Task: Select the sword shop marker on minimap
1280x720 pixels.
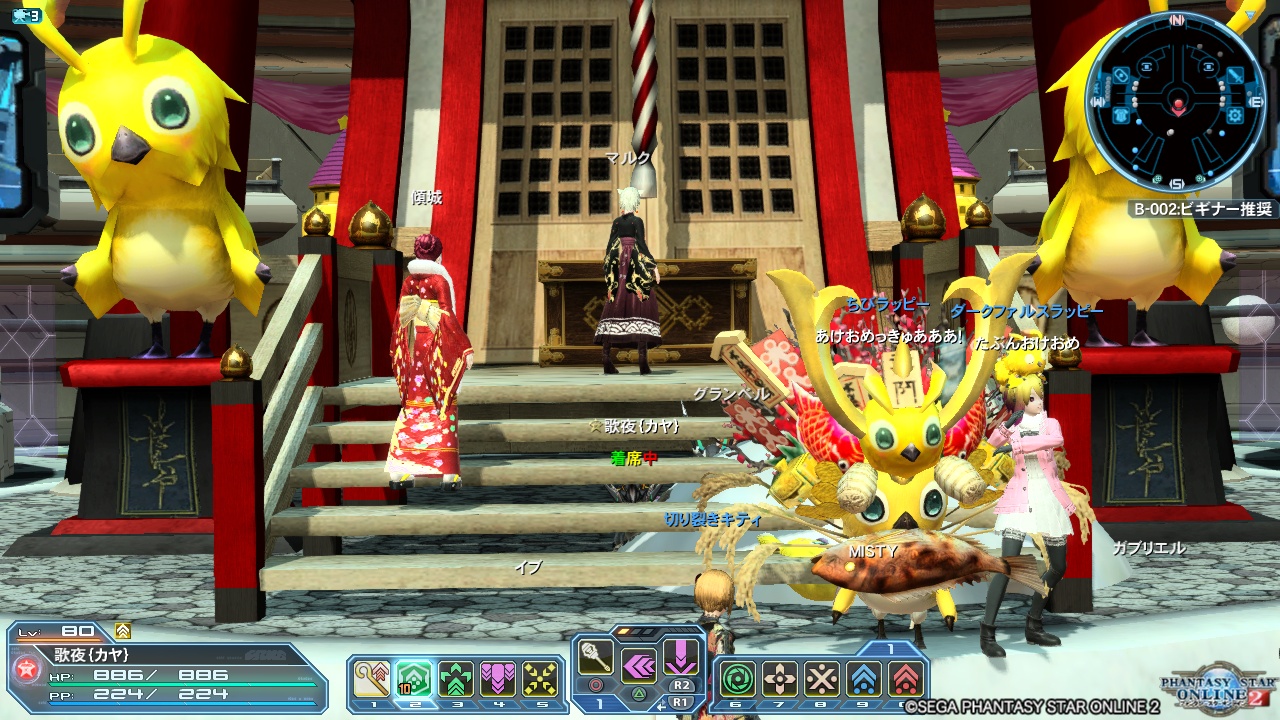Action: pyautogui.click(x=1234, y=76)
